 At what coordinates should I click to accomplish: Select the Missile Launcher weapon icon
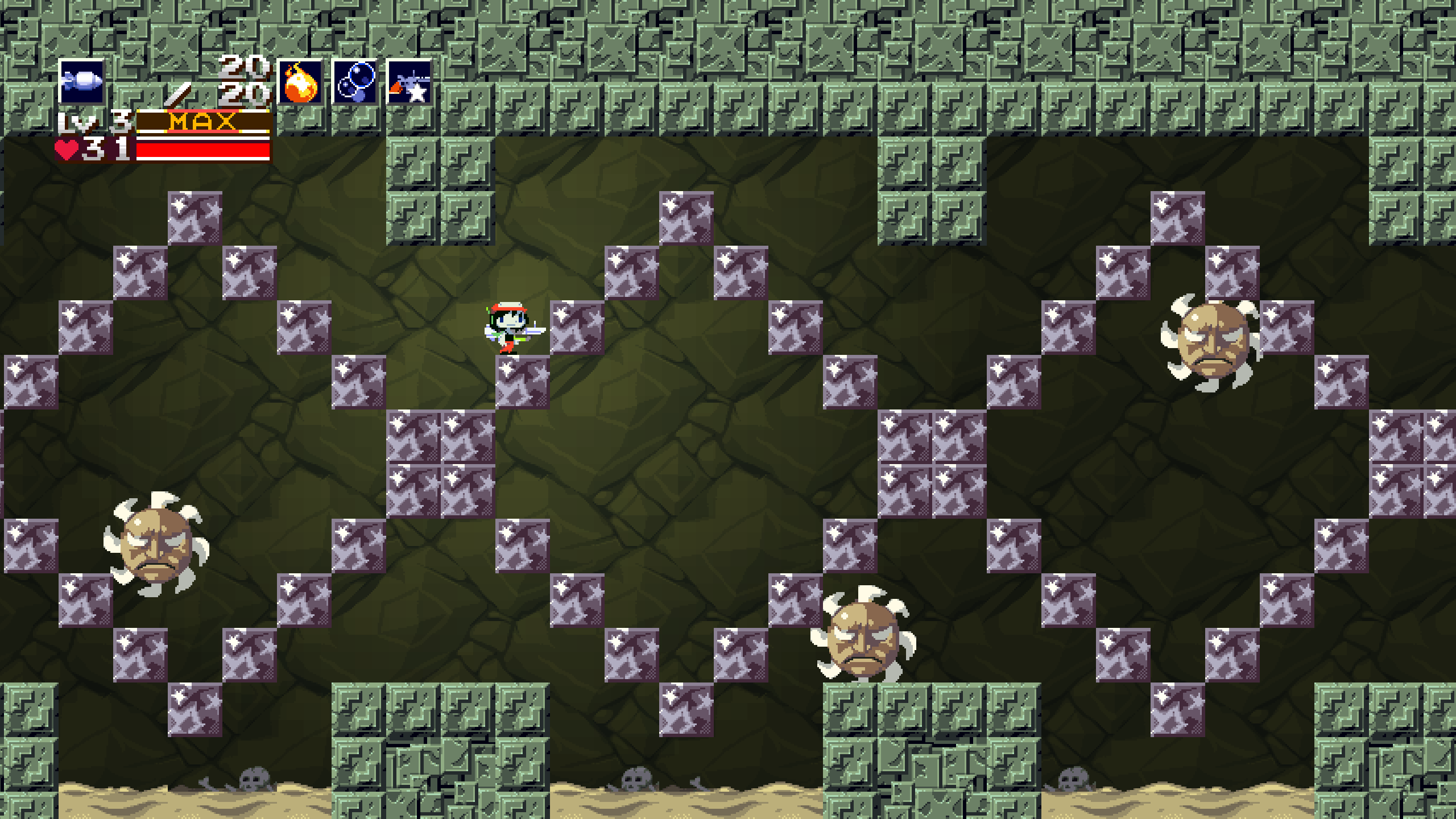click(x=82, y=82)
